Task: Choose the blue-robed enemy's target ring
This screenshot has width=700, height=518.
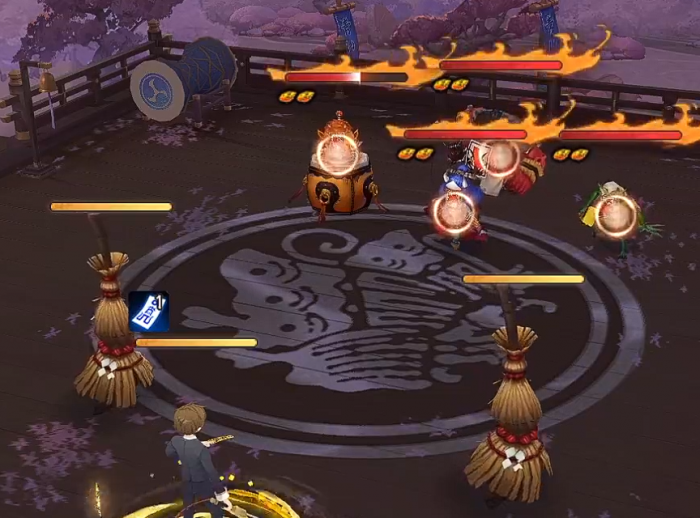Action: pos(453,211)
